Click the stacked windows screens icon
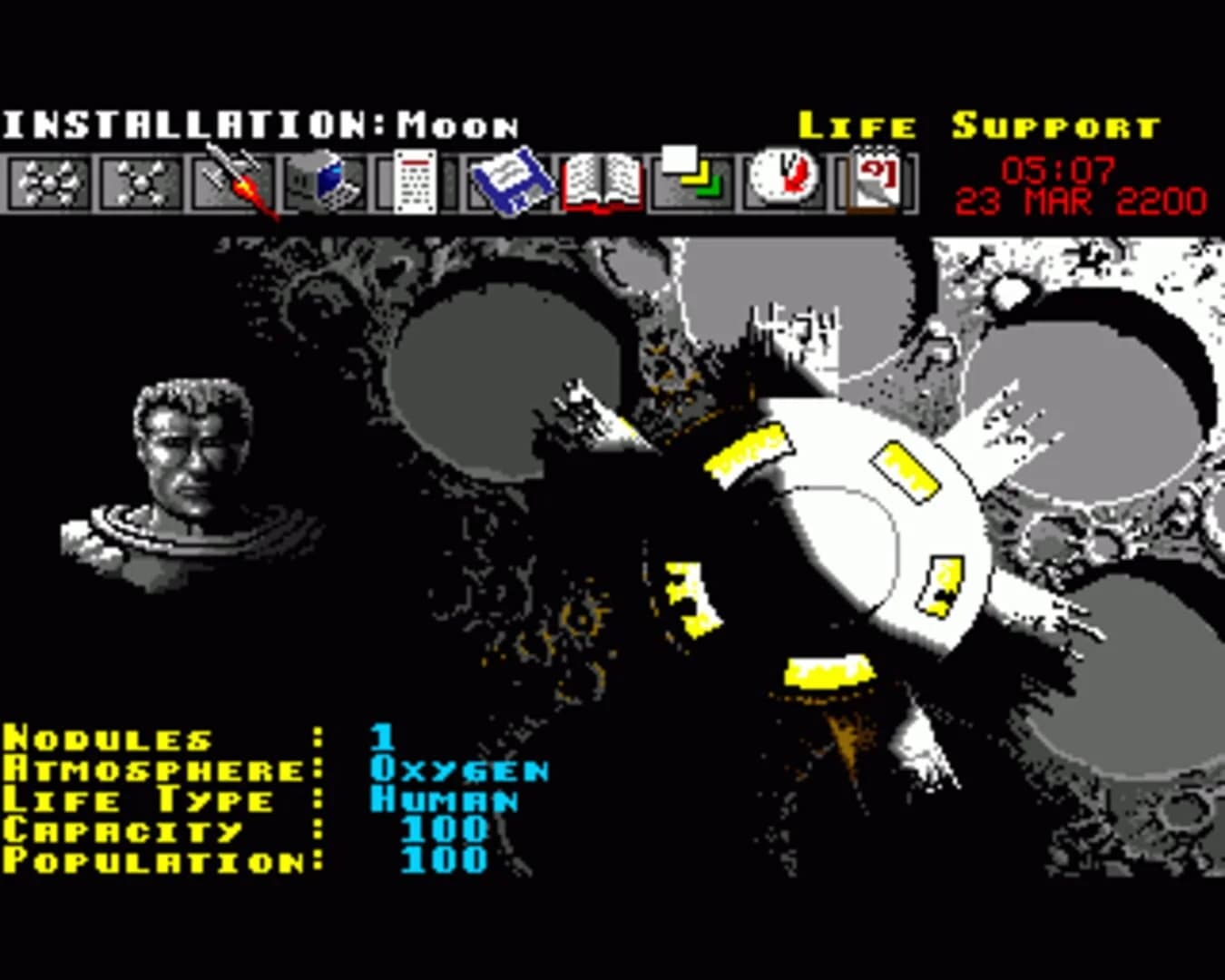 691,181
